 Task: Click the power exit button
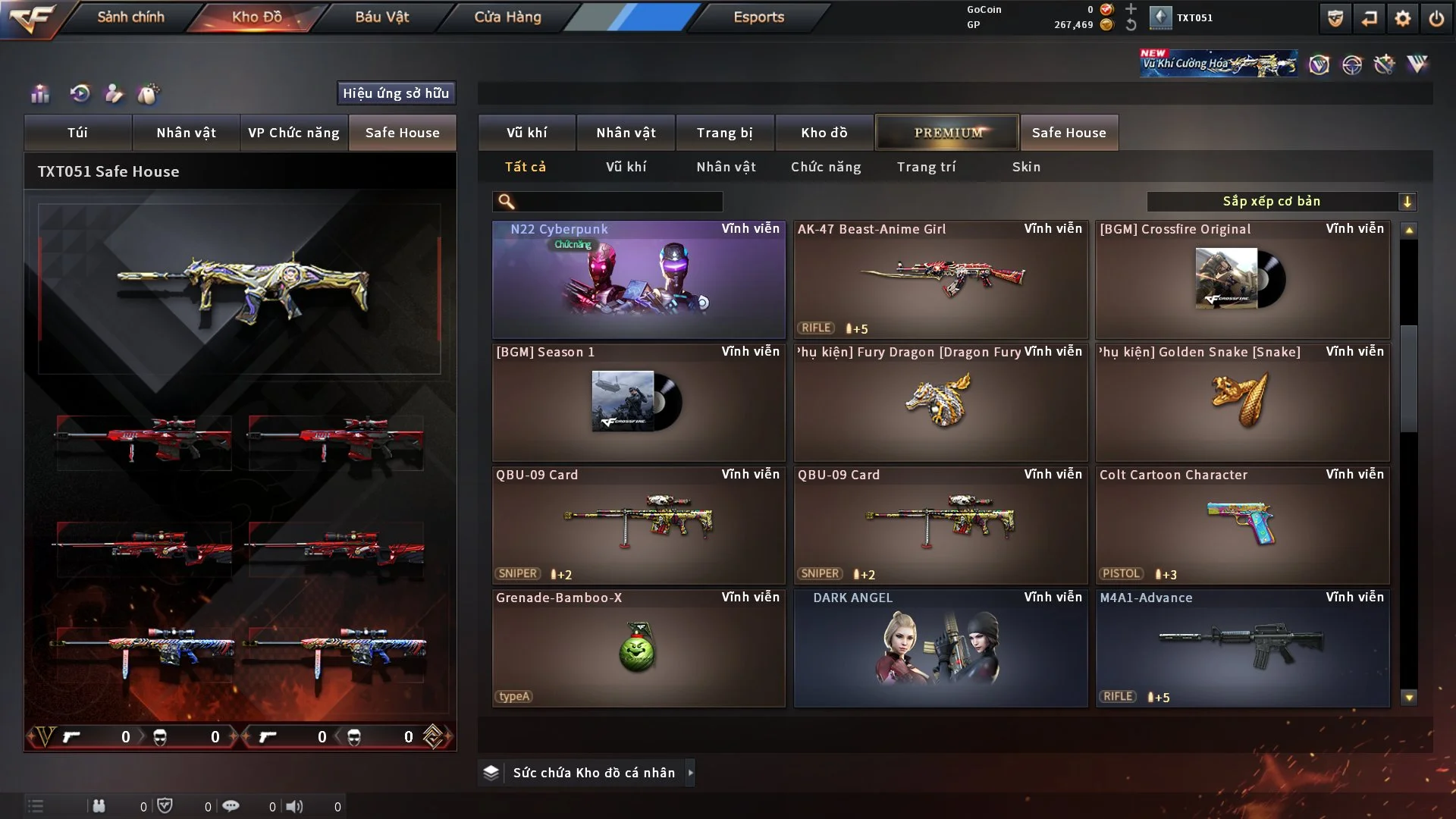pos(1436,18)
